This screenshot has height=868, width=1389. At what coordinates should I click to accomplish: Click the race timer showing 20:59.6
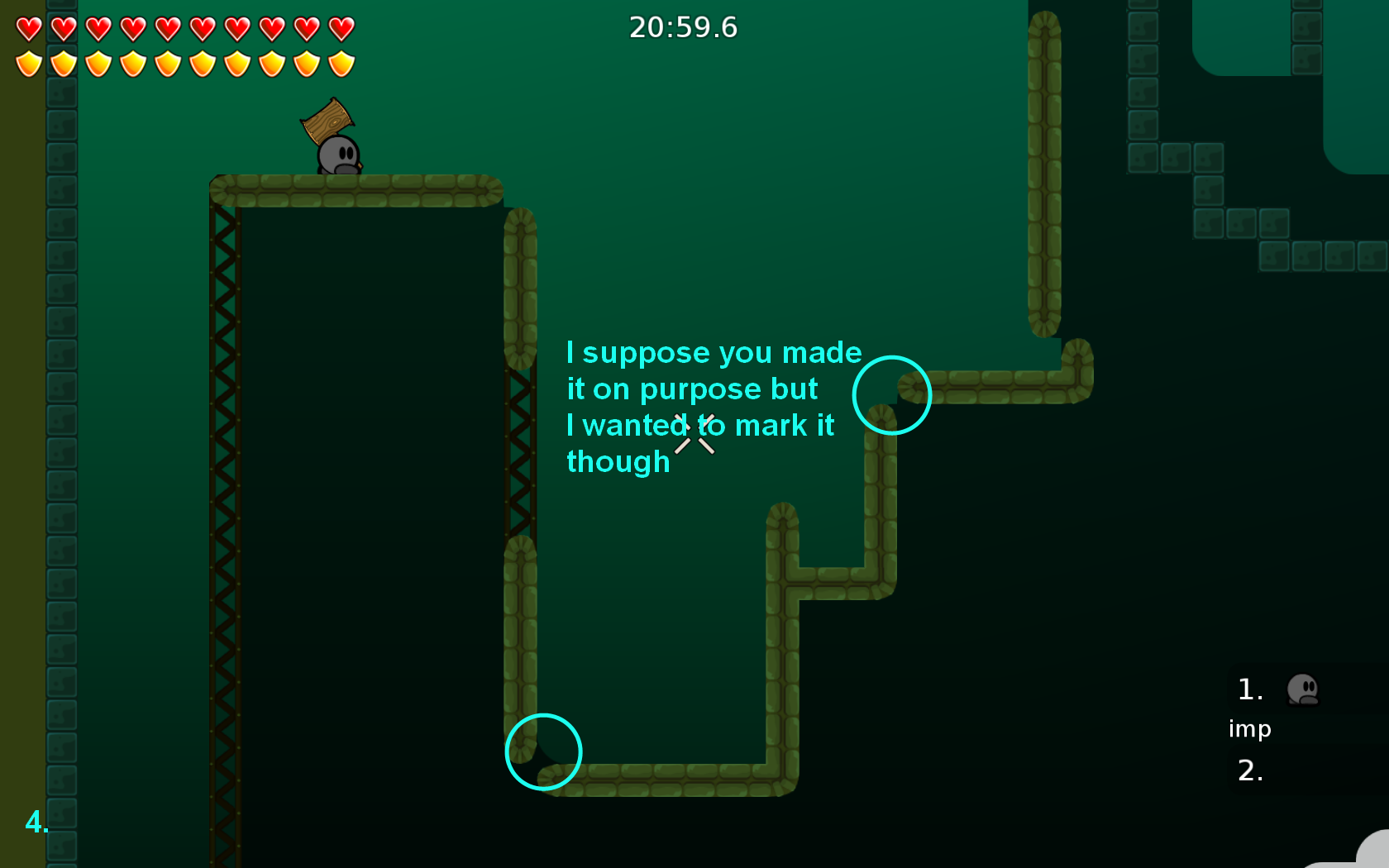coord(683,27)
